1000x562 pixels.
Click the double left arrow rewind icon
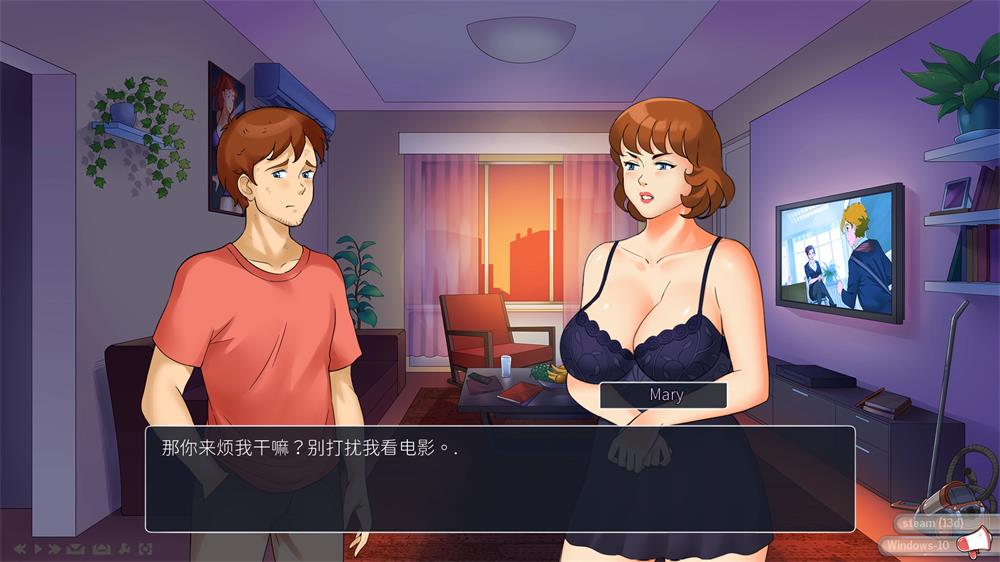(20, 549)
